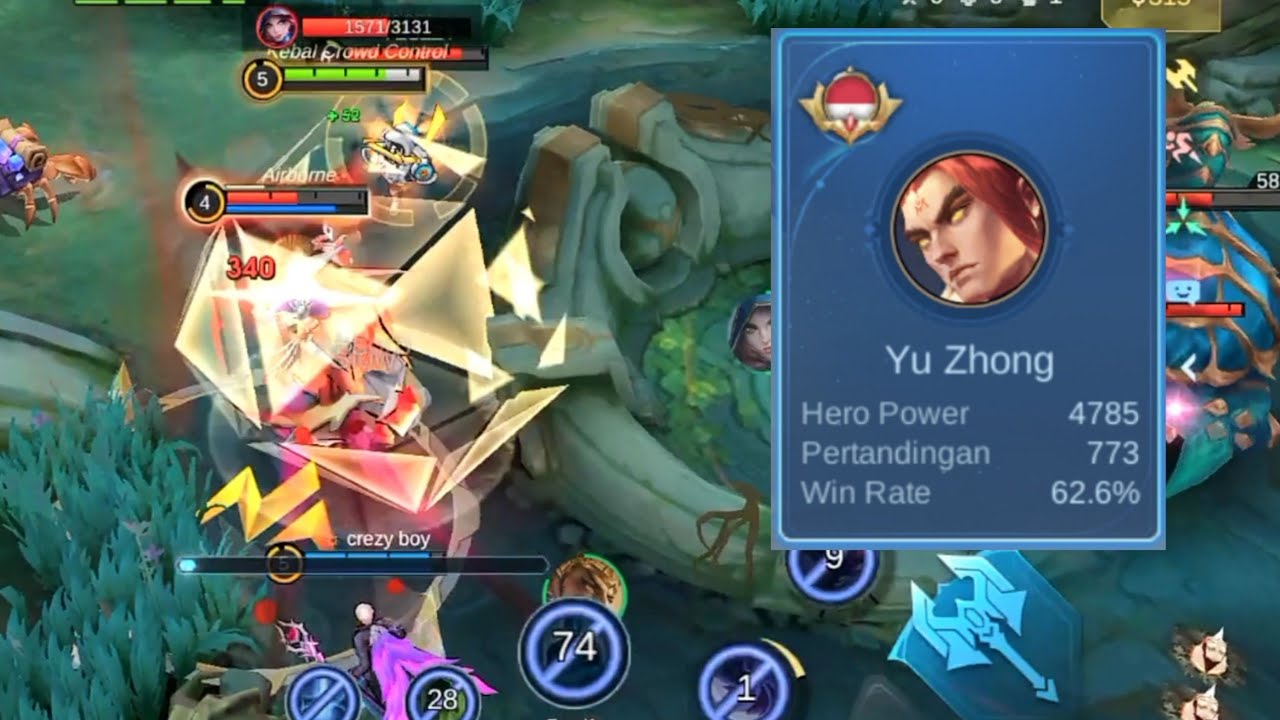The image size is (1280, 720).
Task: Click the Yu Zhong hero portrait
Action: click(x=969, y=229)
